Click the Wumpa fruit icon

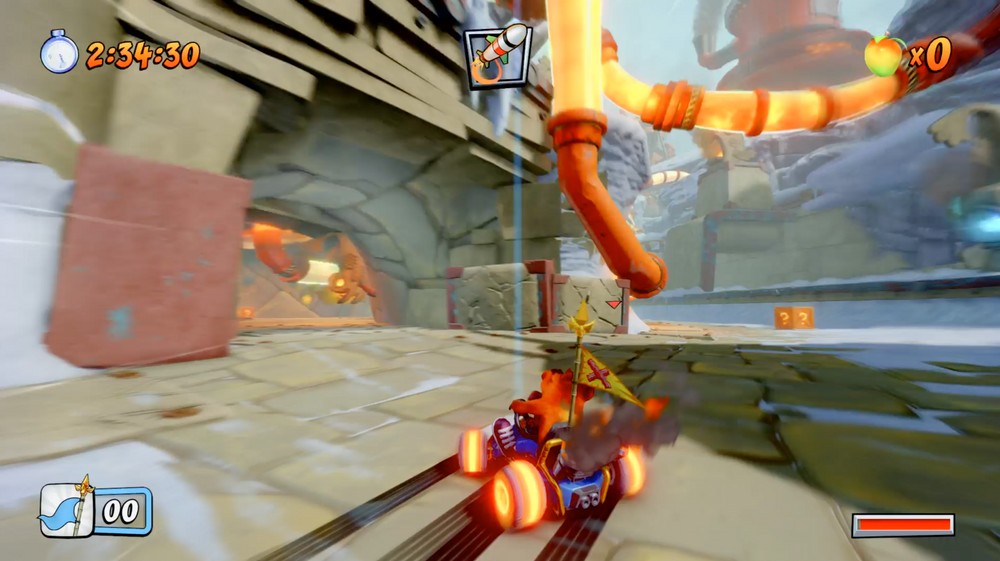coord(883,56)
